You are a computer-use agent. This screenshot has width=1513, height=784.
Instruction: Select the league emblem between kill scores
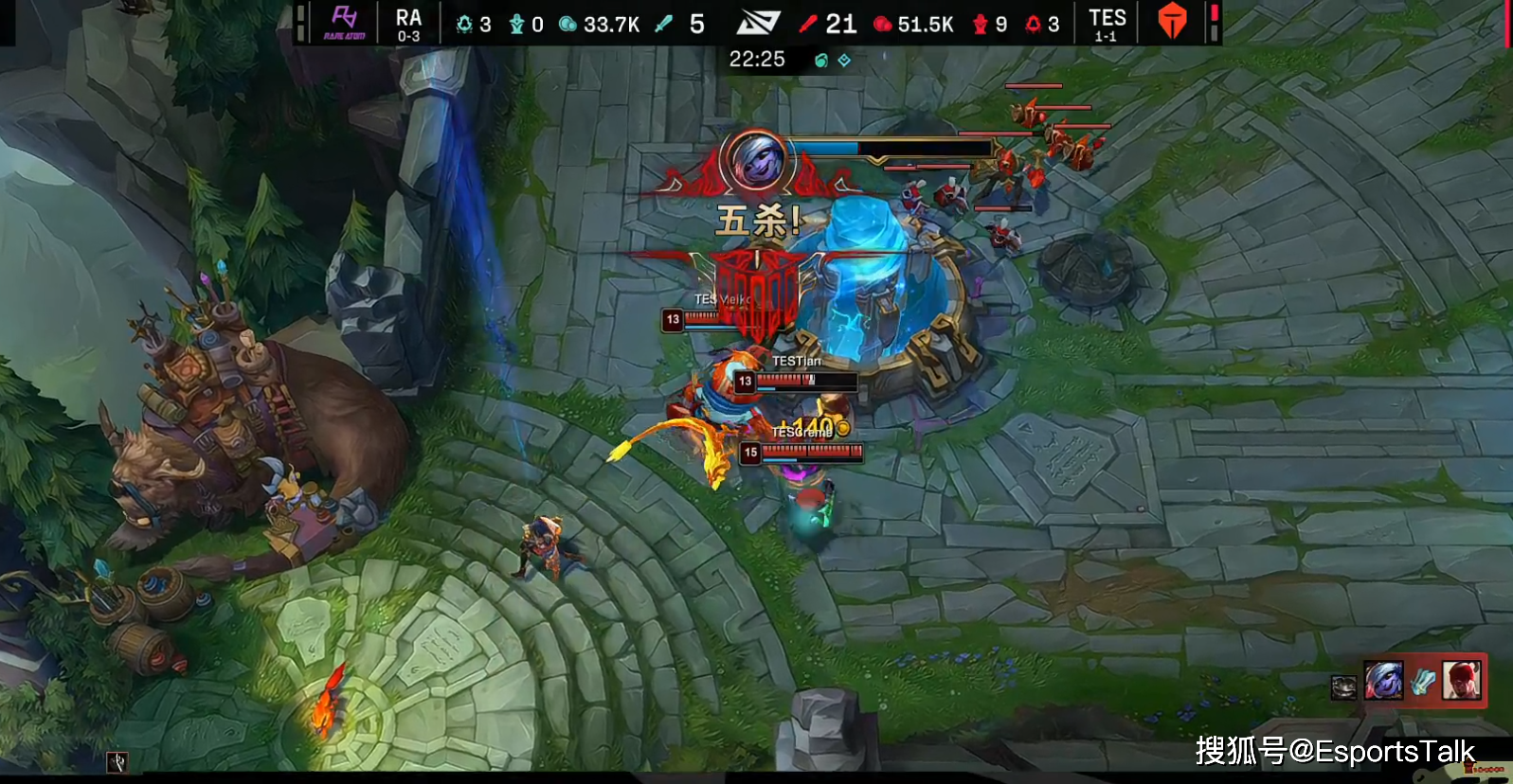coord(758,23)
